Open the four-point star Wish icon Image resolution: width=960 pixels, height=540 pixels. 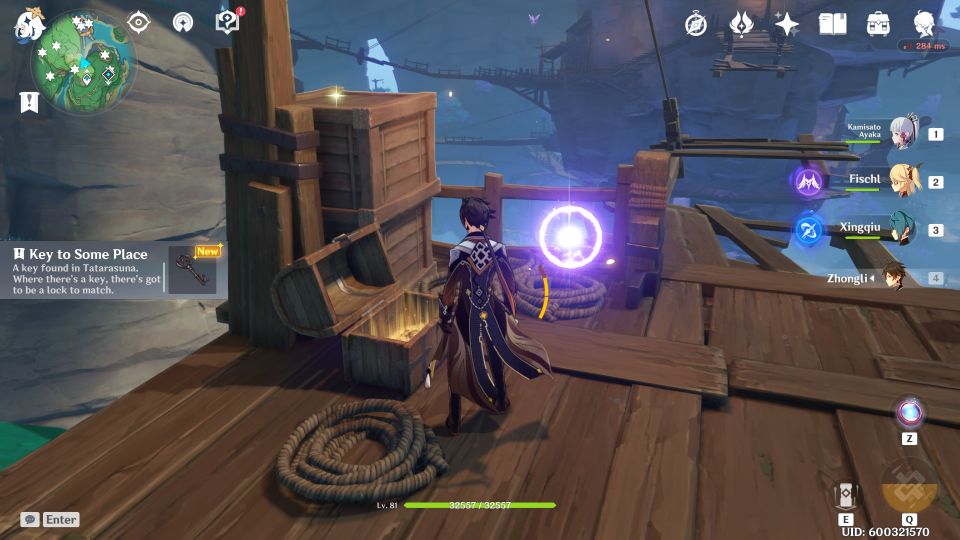tap(787, 24)
